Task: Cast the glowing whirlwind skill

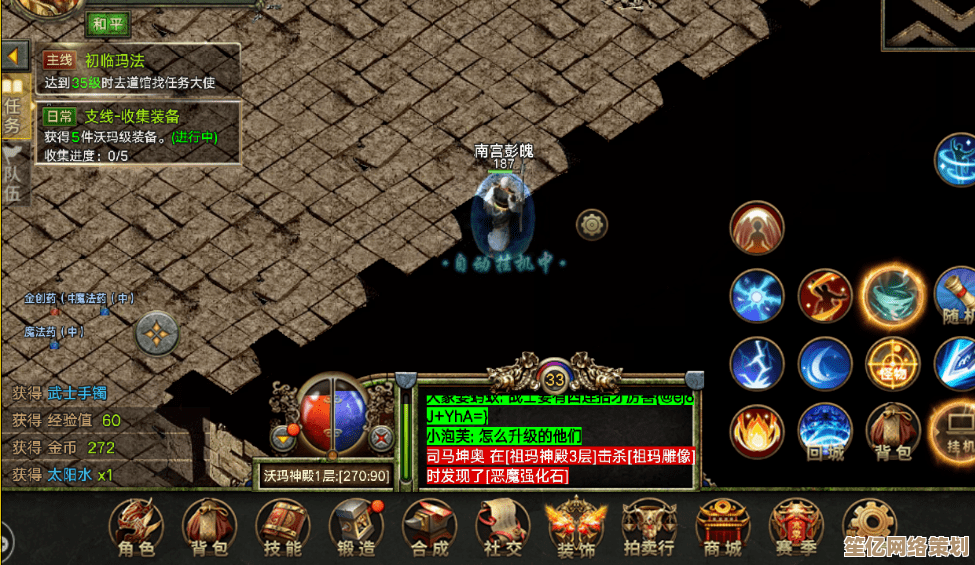Action: tap(892, 296)
